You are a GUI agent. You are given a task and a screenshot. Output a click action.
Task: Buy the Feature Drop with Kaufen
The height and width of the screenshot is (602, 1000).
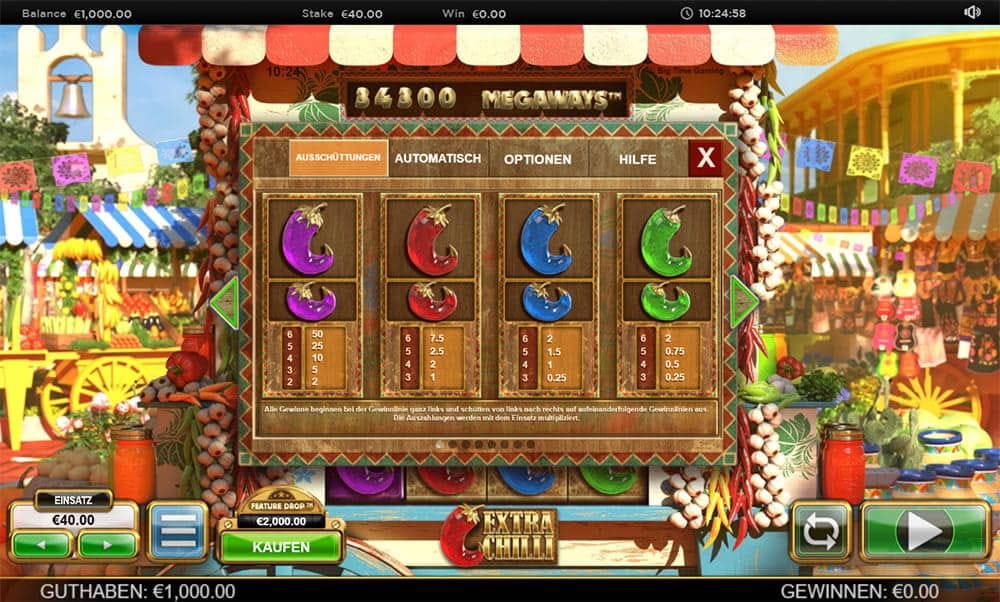coord(281,547)
